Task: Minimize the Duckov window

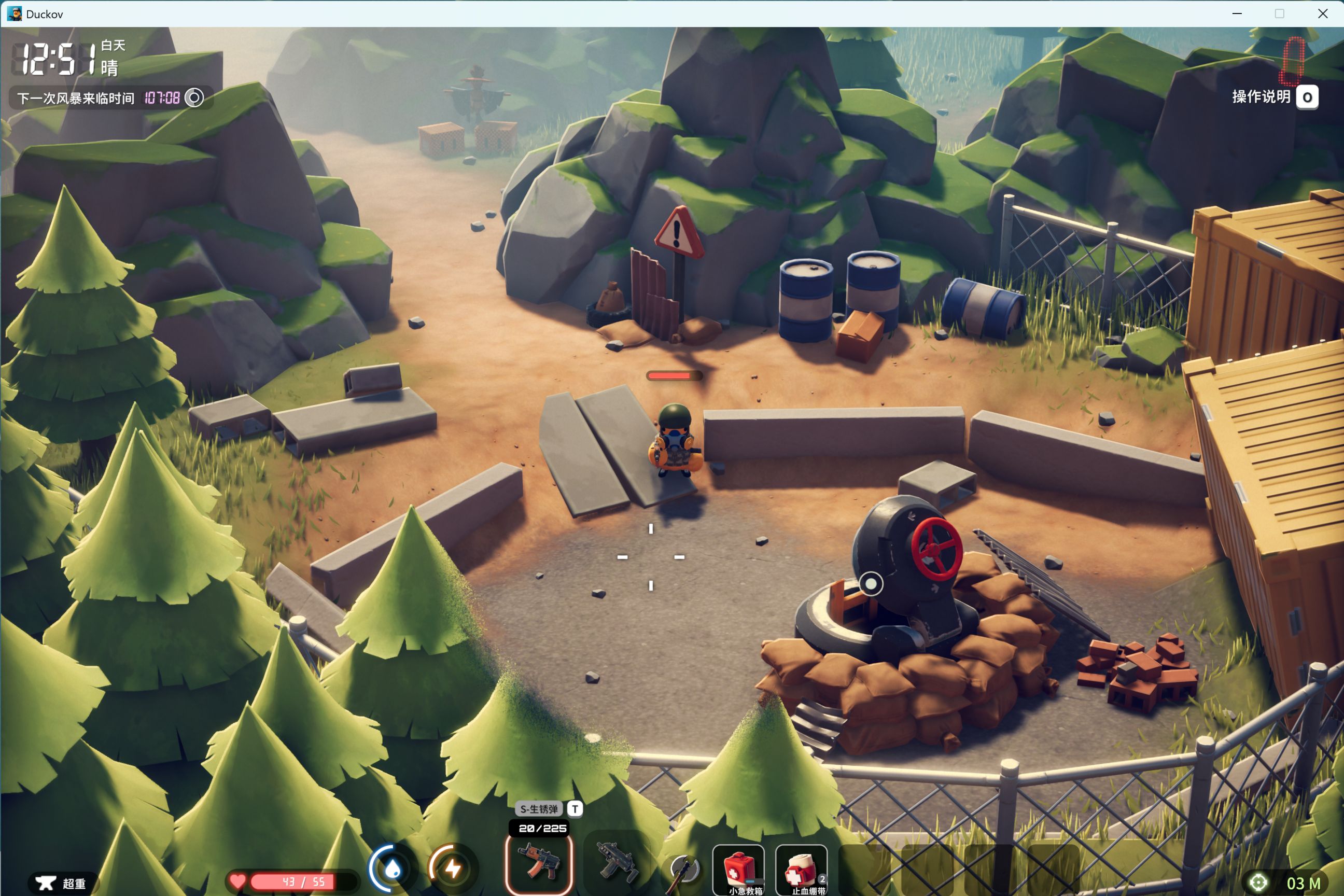Action: [x=1237, y=13]
